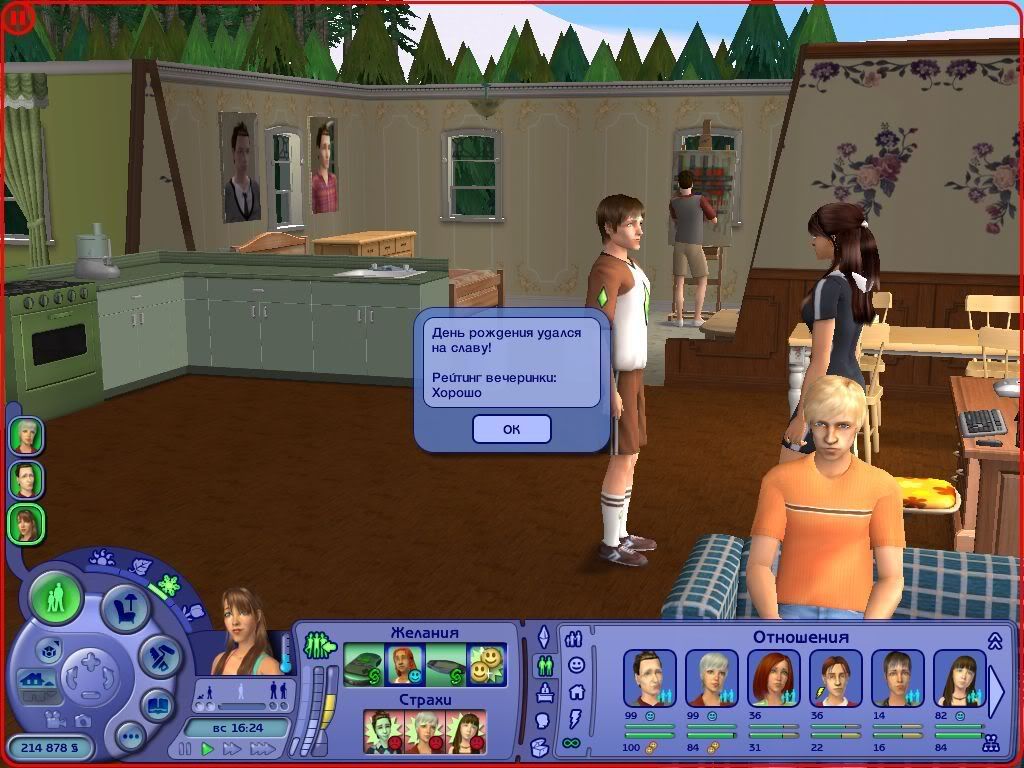Screen dimensions: 1024x768
Task: Pause the game with the pause button
Action: [x=184, y=749]
